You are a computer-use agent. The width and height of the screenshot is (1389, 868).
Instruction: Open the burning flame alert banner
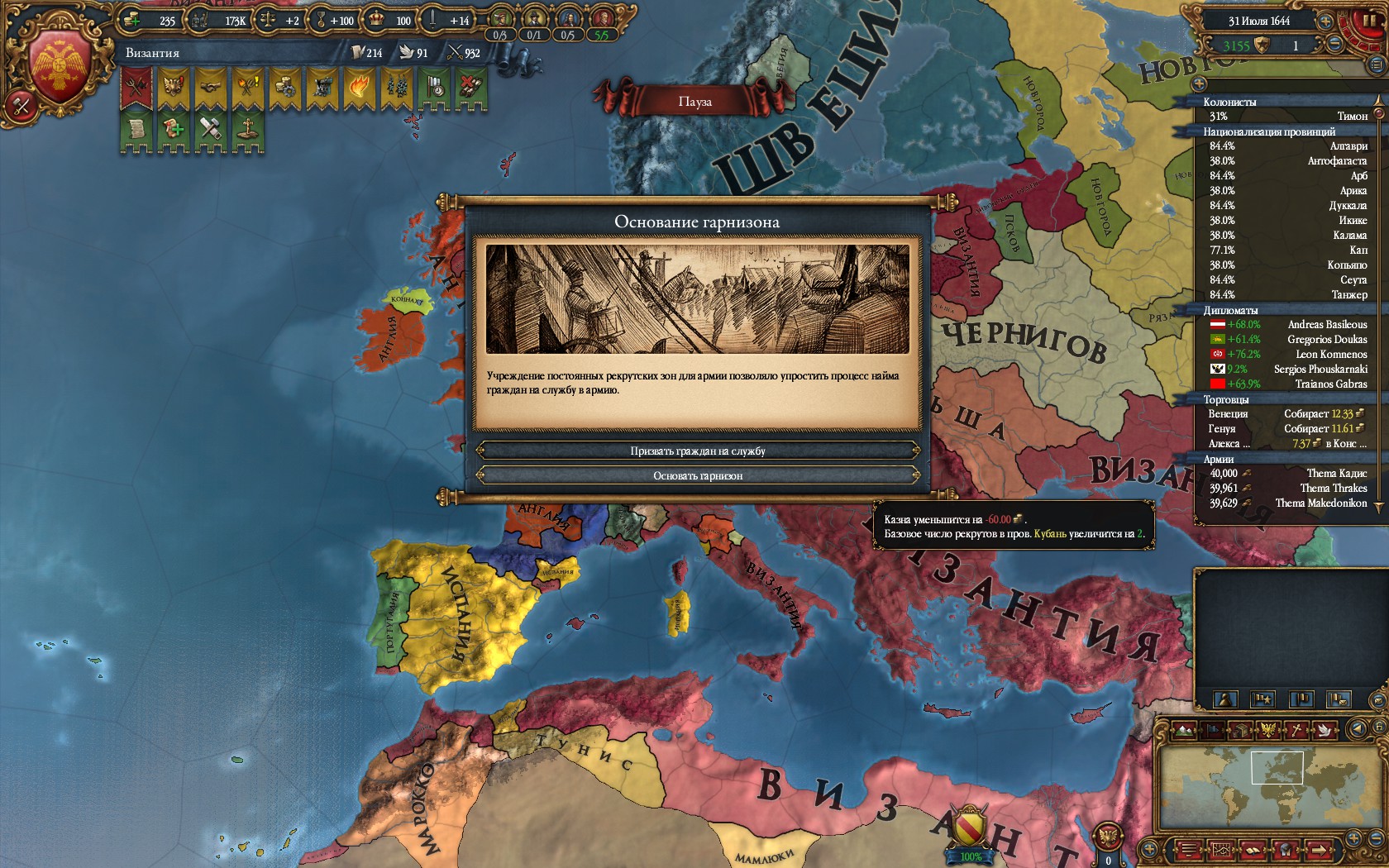[359, 87]
